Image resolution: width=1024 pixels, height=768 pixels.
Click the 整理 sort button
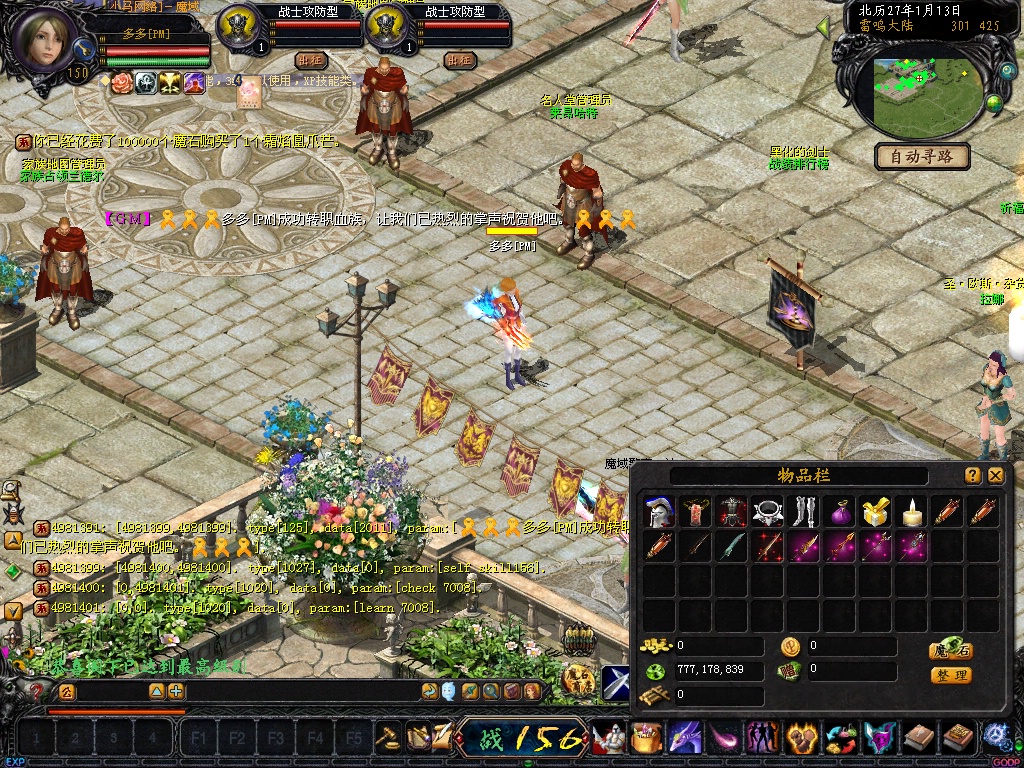pos(951,675)
